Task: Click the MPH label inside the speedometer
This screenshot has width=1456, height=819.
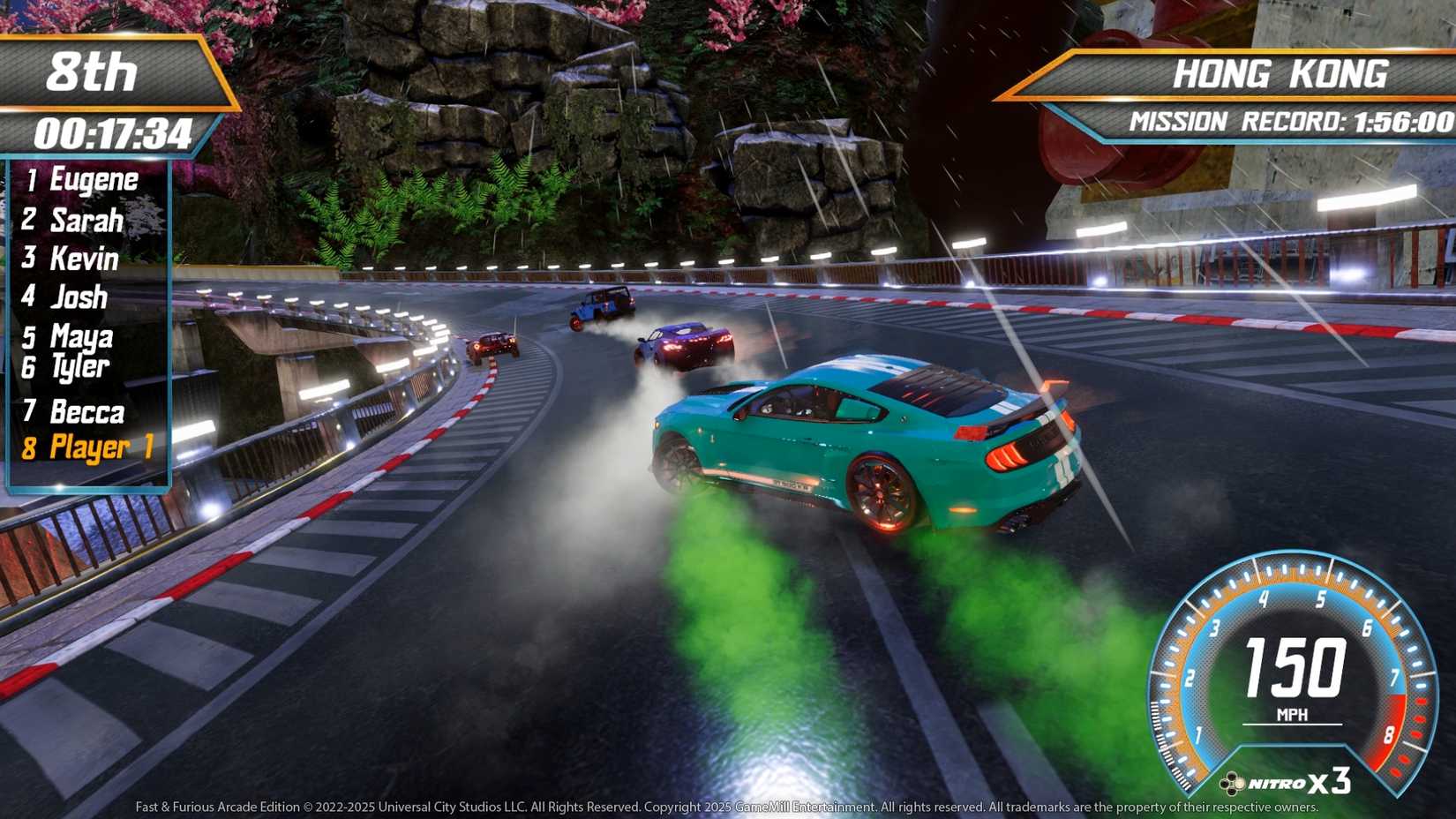Action: click(x=1290, y=715)
